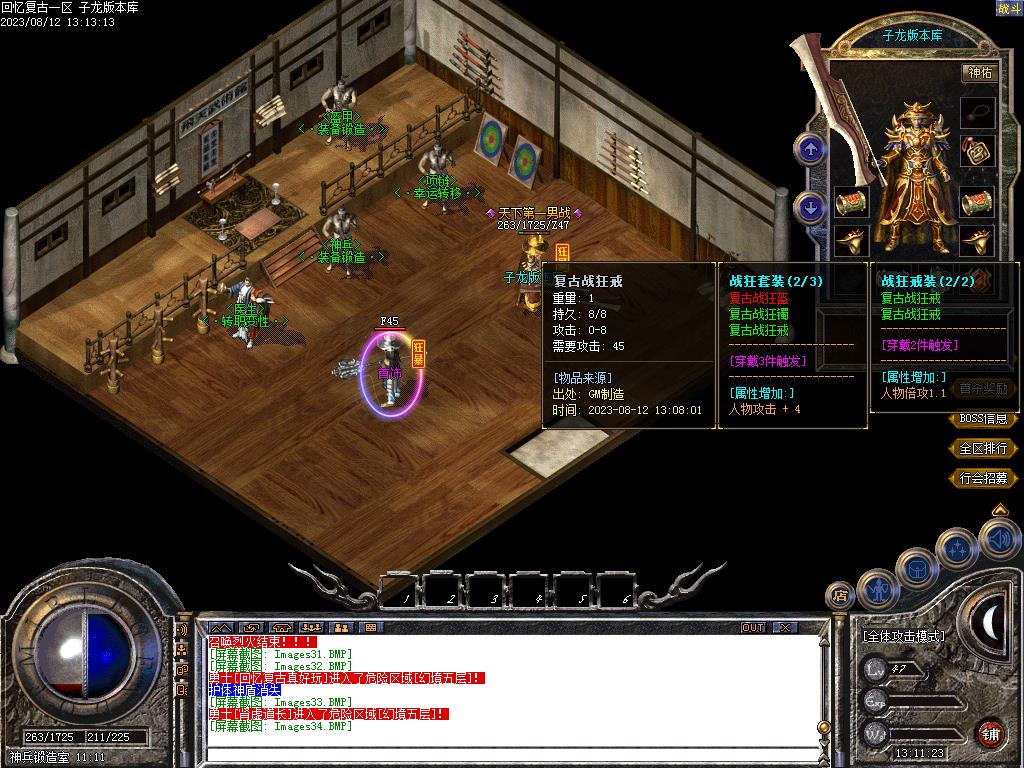Click the chat message input line
The height and width of the screenshot is (768, 1024).
pos(500,757)
